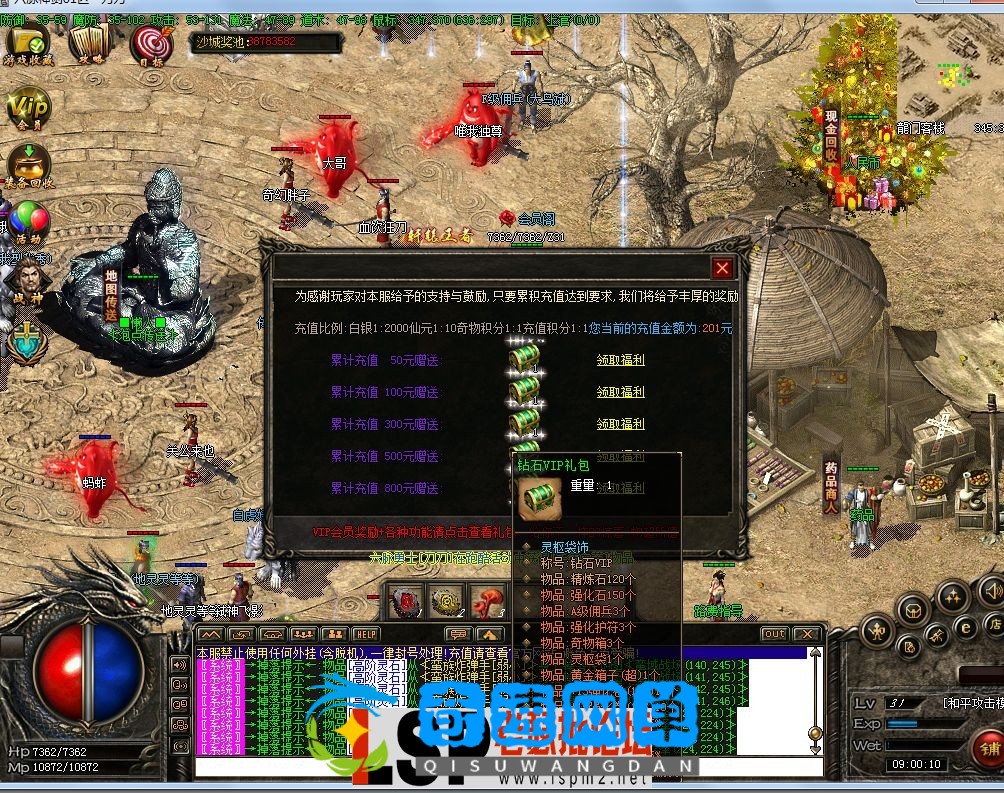Screen dimensions: 1004x793
Task: Claim the 100元 recharge reward (领取福利)
Action: point(620,392)
